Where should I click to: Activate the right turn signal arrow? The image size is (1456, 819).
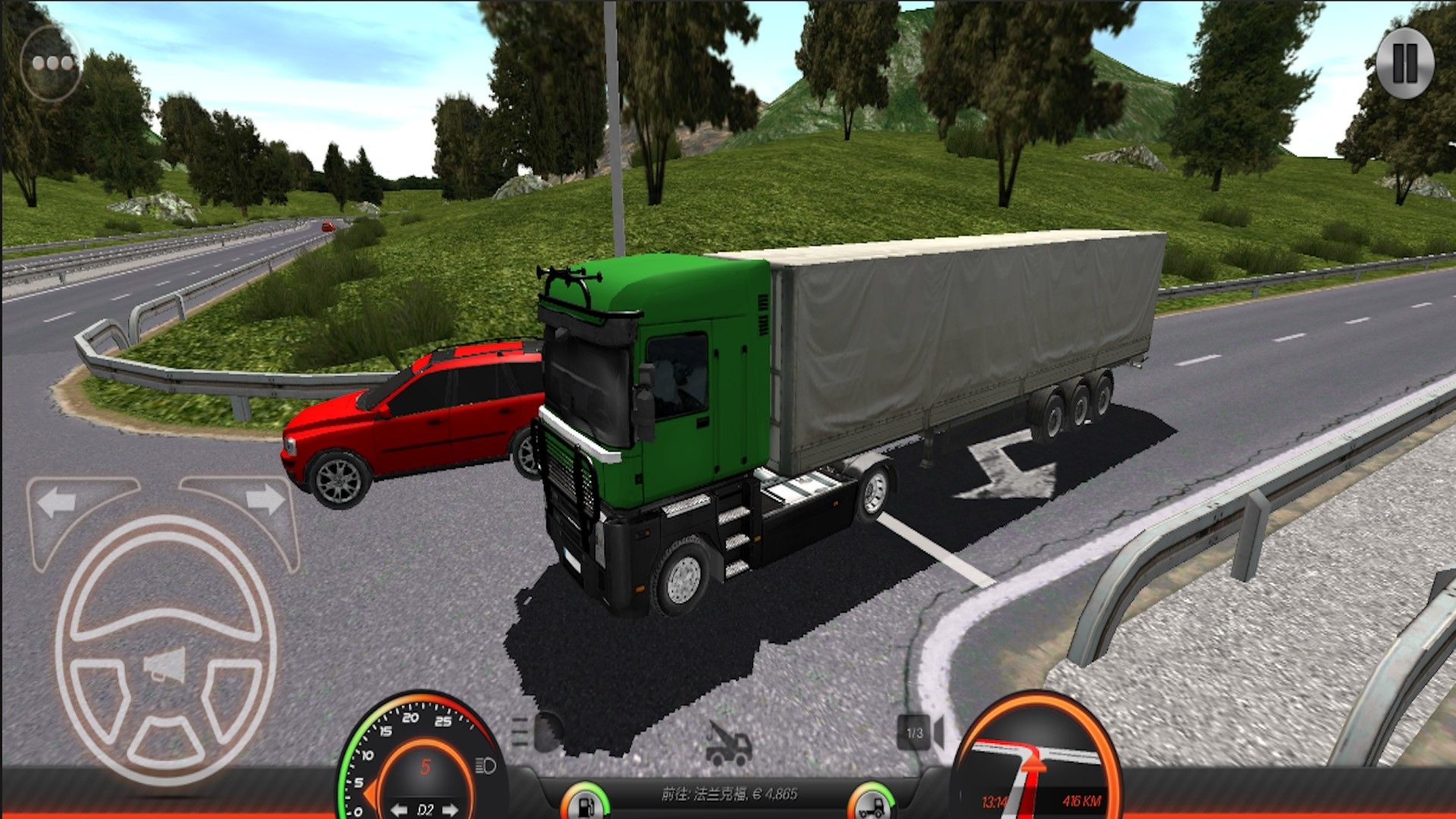click(265, 500)
